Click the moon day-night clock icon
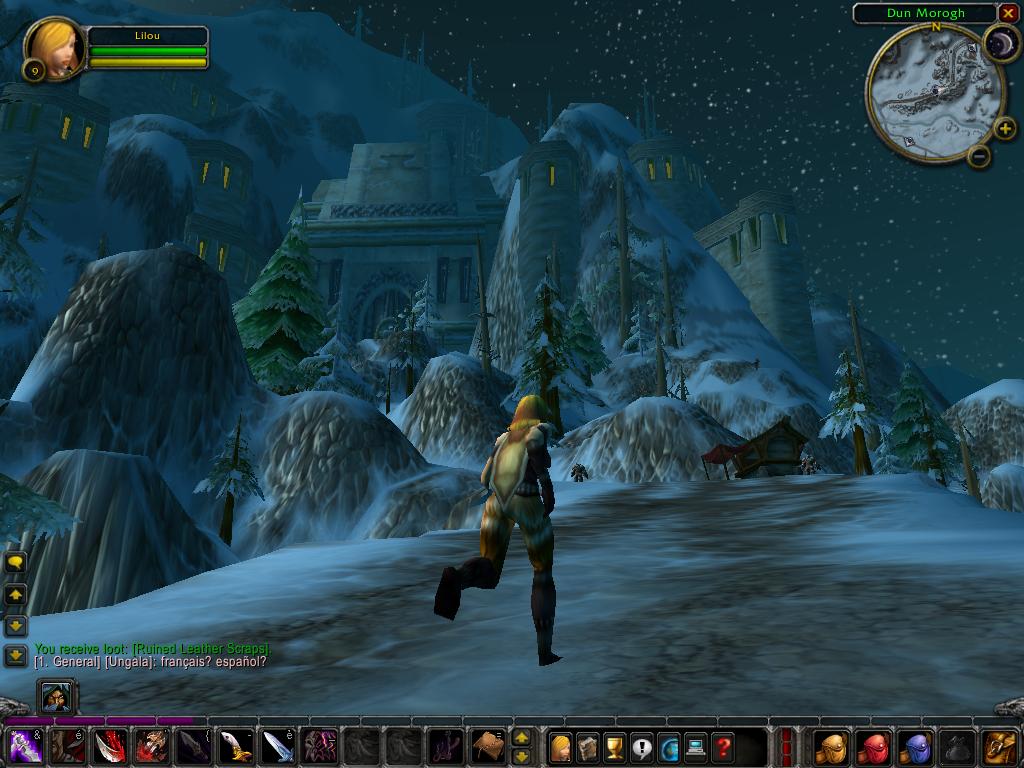The width and height of the screenshot is (1024, 768). [1000, 43]
